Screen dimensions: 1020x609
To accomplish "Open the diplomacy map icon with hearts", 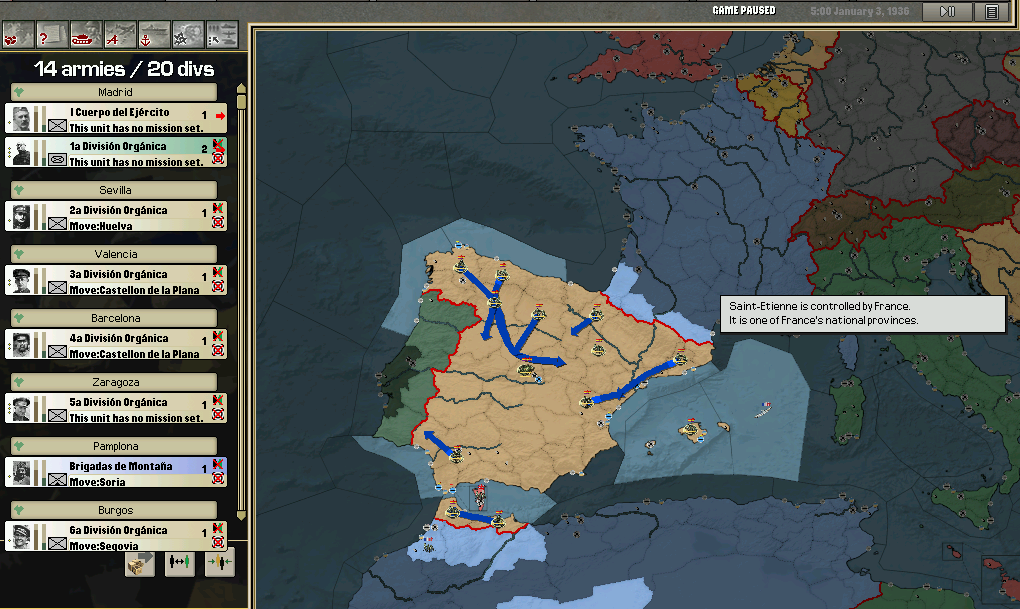I will click(x=17, y=36).
